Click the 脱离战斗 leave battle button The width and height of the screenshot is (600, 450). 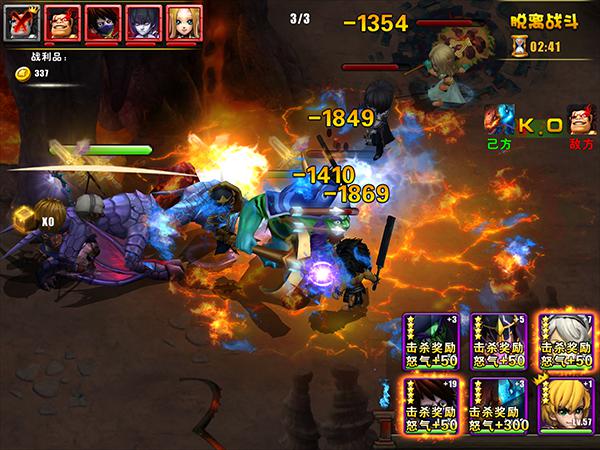click(x=538, y=18)
